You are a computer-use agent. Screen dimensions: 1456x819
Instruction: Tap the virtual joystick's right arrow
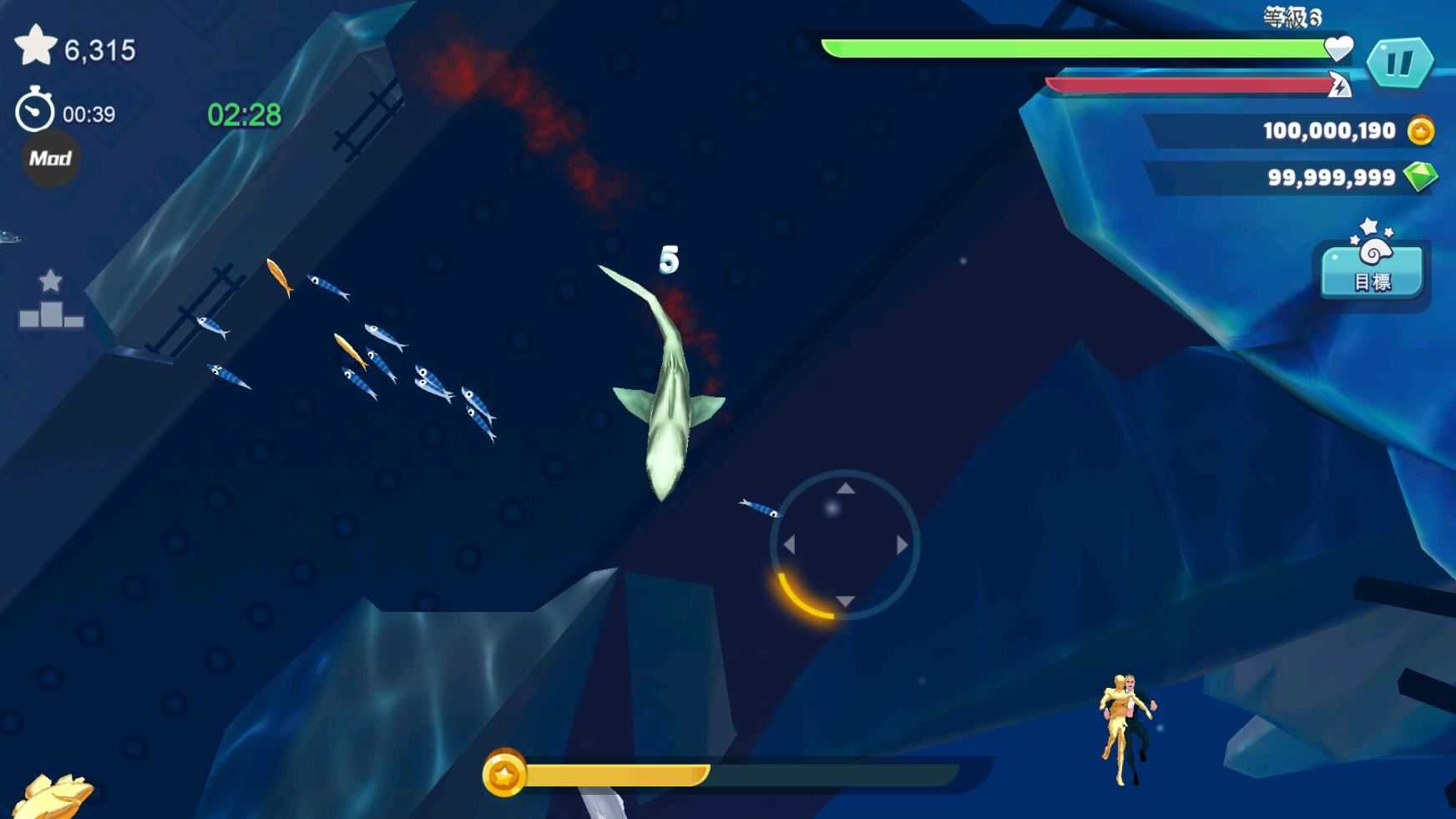(x=902, y=545)
